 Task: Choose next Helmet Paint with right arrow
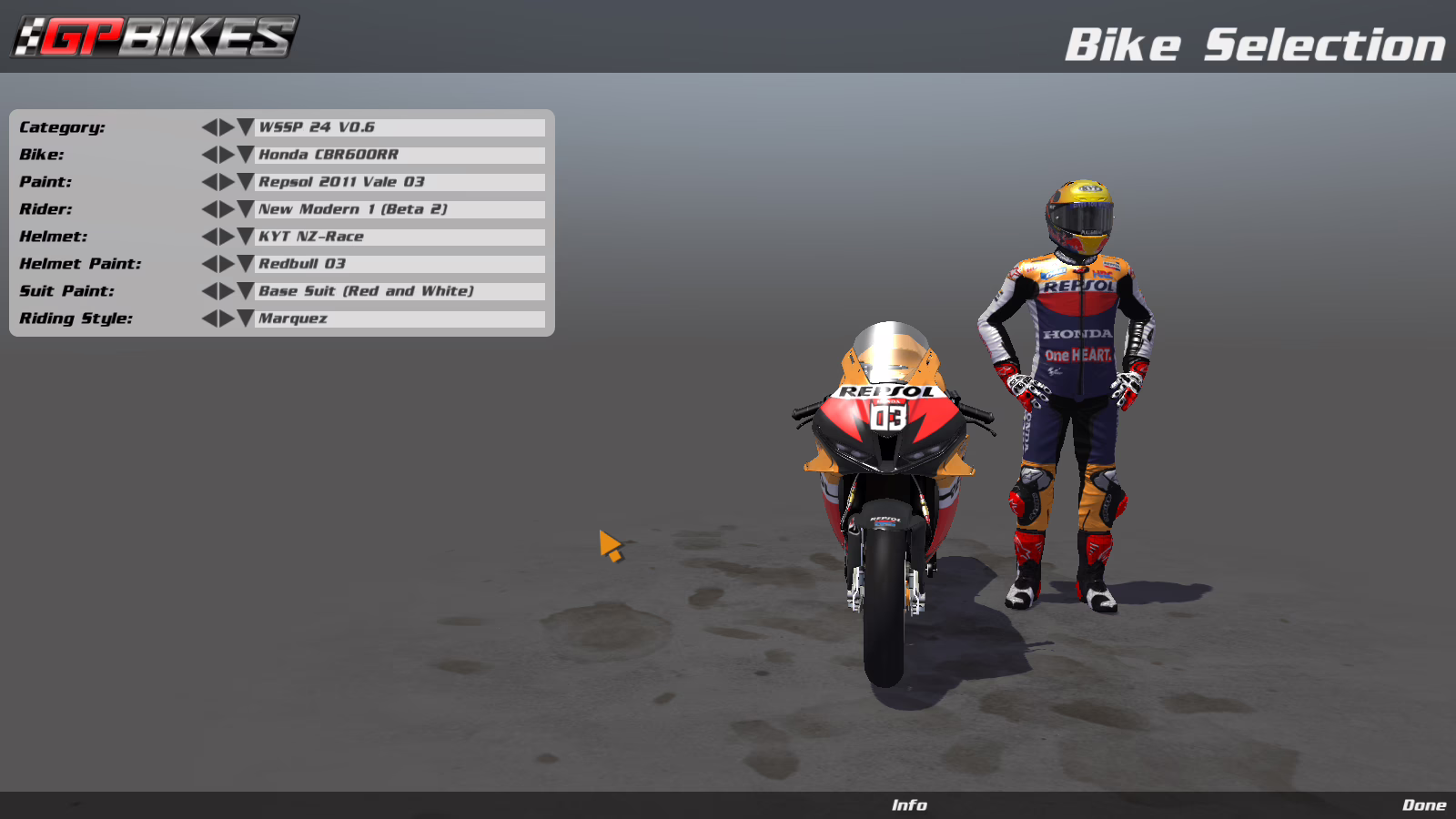click(x=227, y=264)
